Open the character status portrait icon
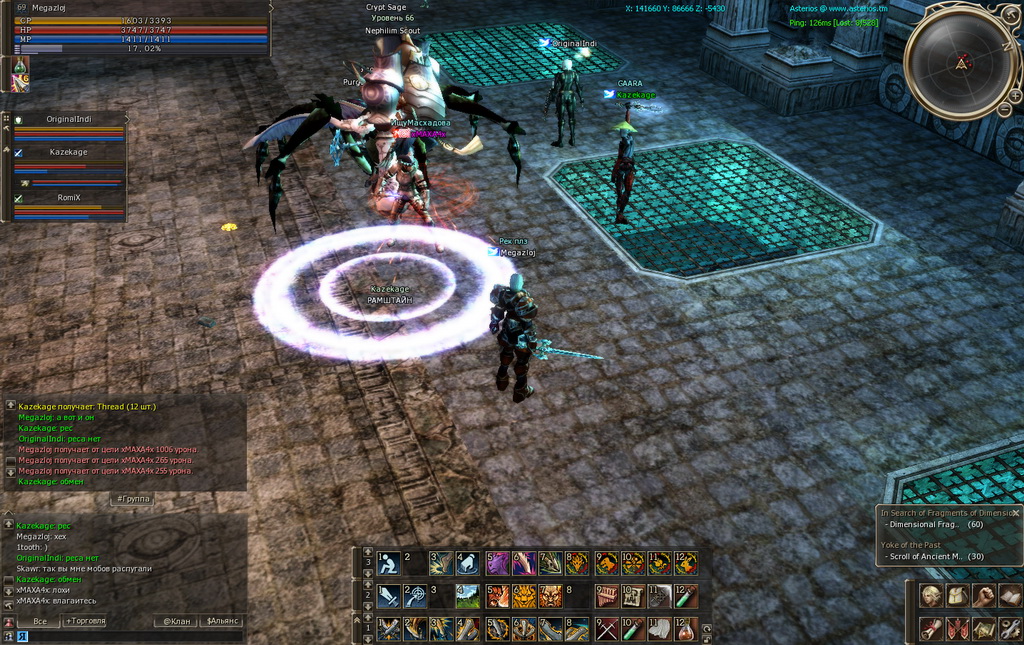The width and height of the screenshot is (1024, 645). click(x=932, y=596)
